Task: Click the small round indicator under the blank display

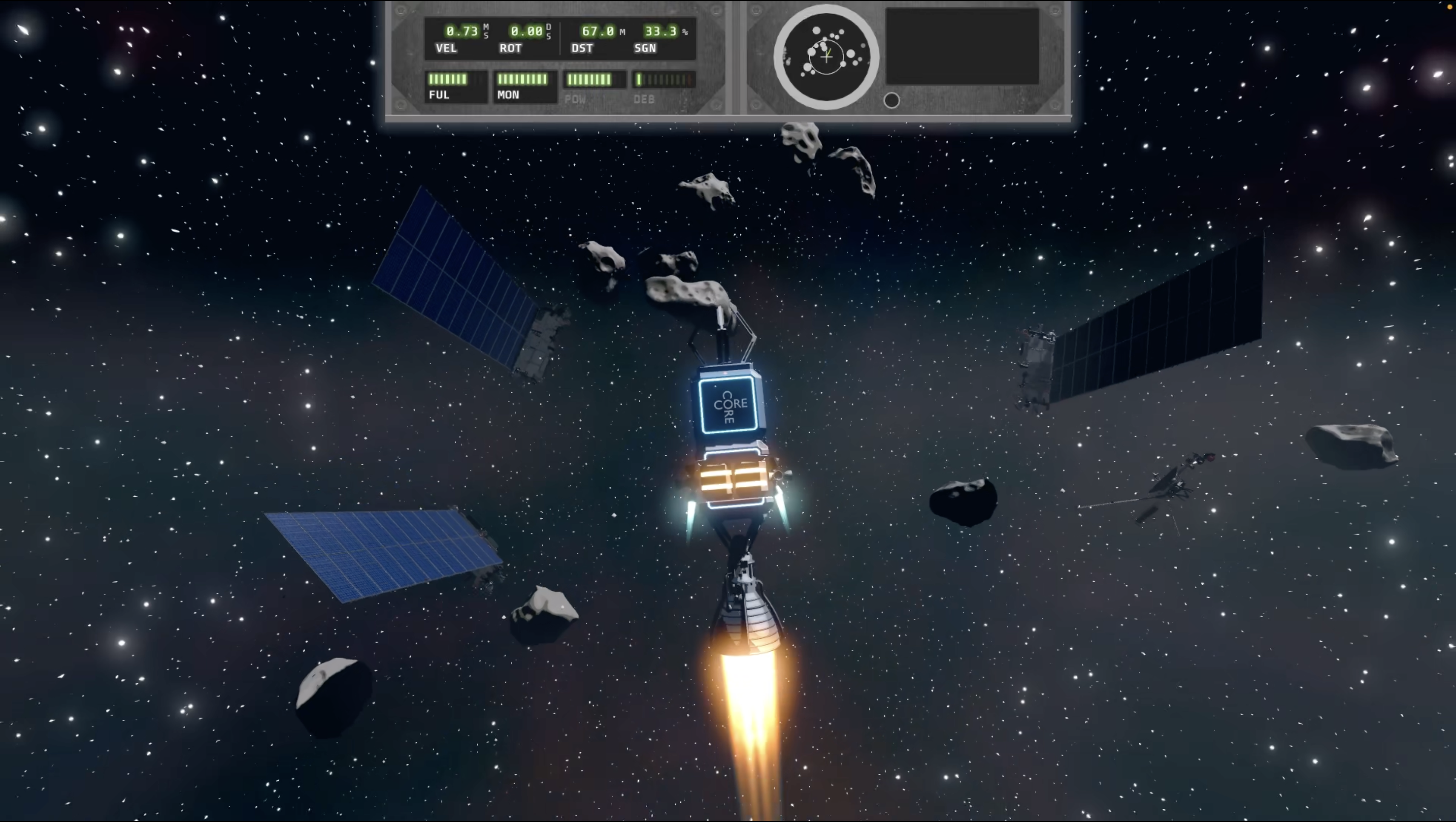Action: coord(891,101)
